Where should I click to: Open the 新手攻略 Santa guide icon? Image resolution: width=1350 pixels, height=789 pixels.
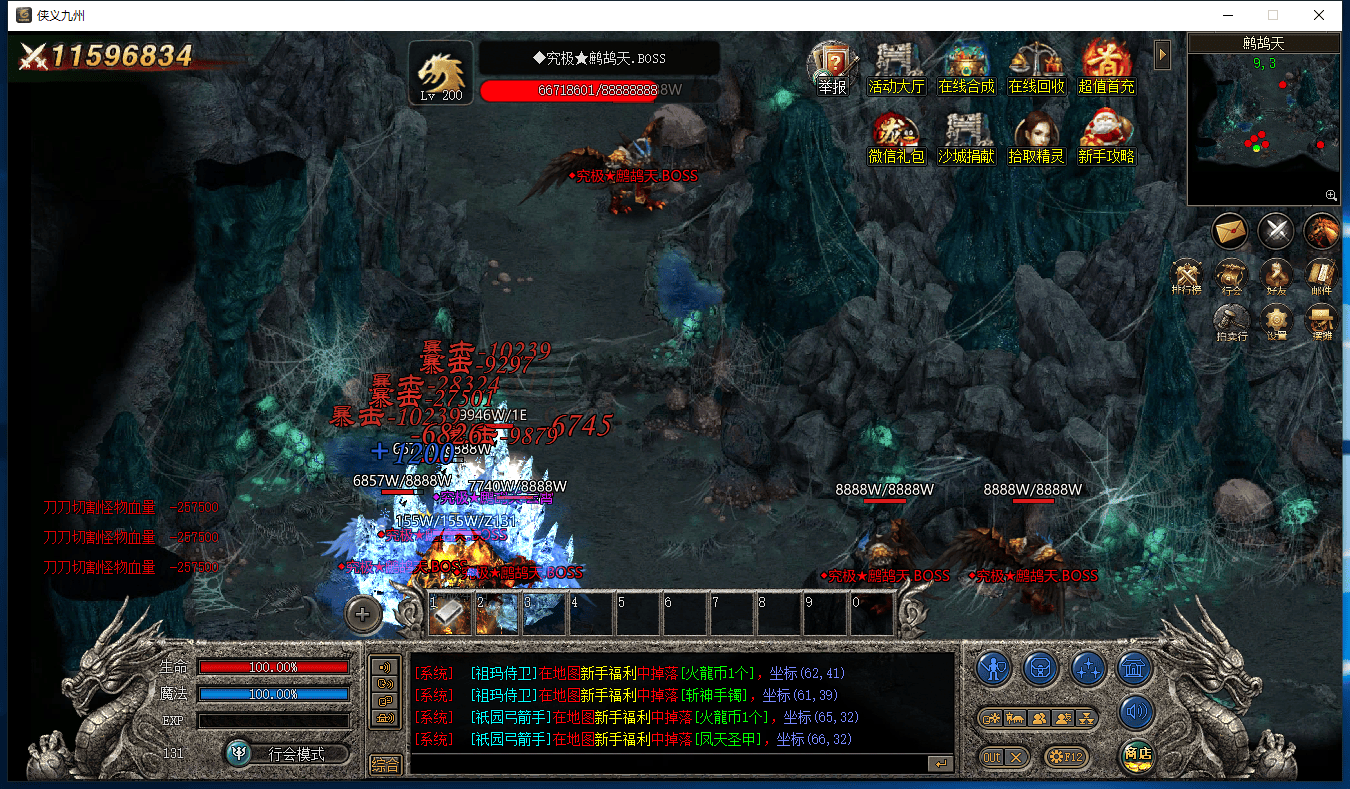[x=1107, y=138]
